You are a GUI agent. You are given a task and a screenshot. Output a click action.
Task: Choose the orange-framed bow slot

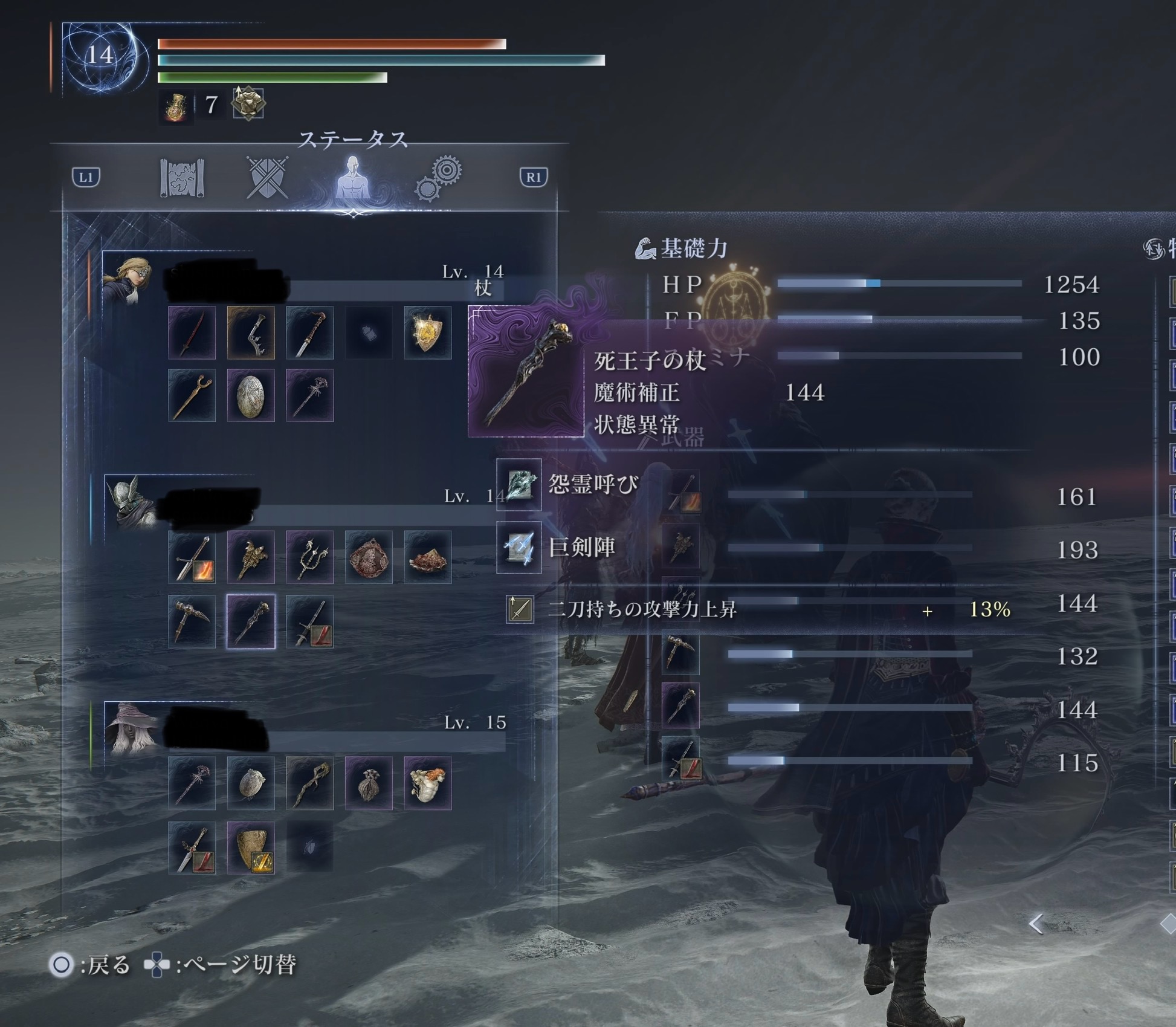251,333
